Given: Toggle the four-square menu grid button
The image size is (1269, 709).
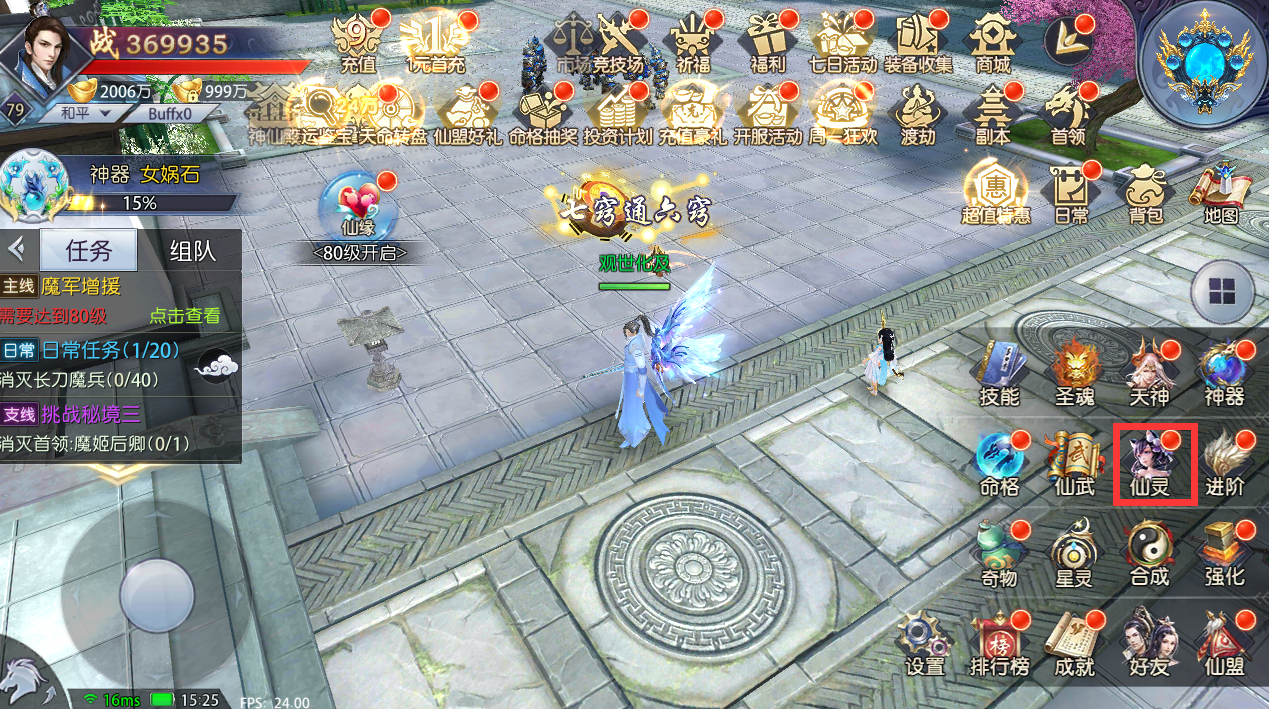Looking at the screenshot, I should 1222,292.
